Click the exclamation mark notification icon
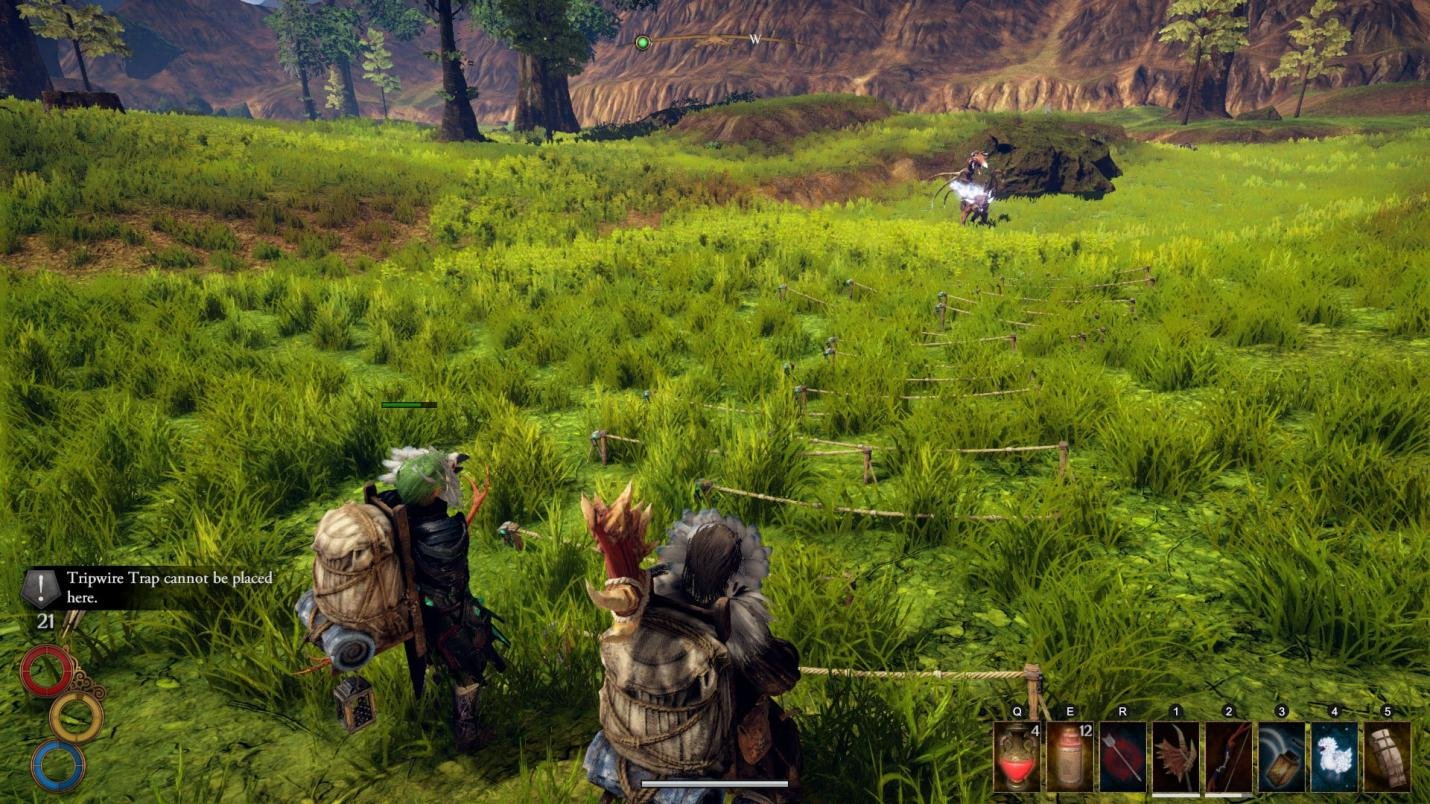Screen dimensions: 1430x804 click(x=39, y=587)
